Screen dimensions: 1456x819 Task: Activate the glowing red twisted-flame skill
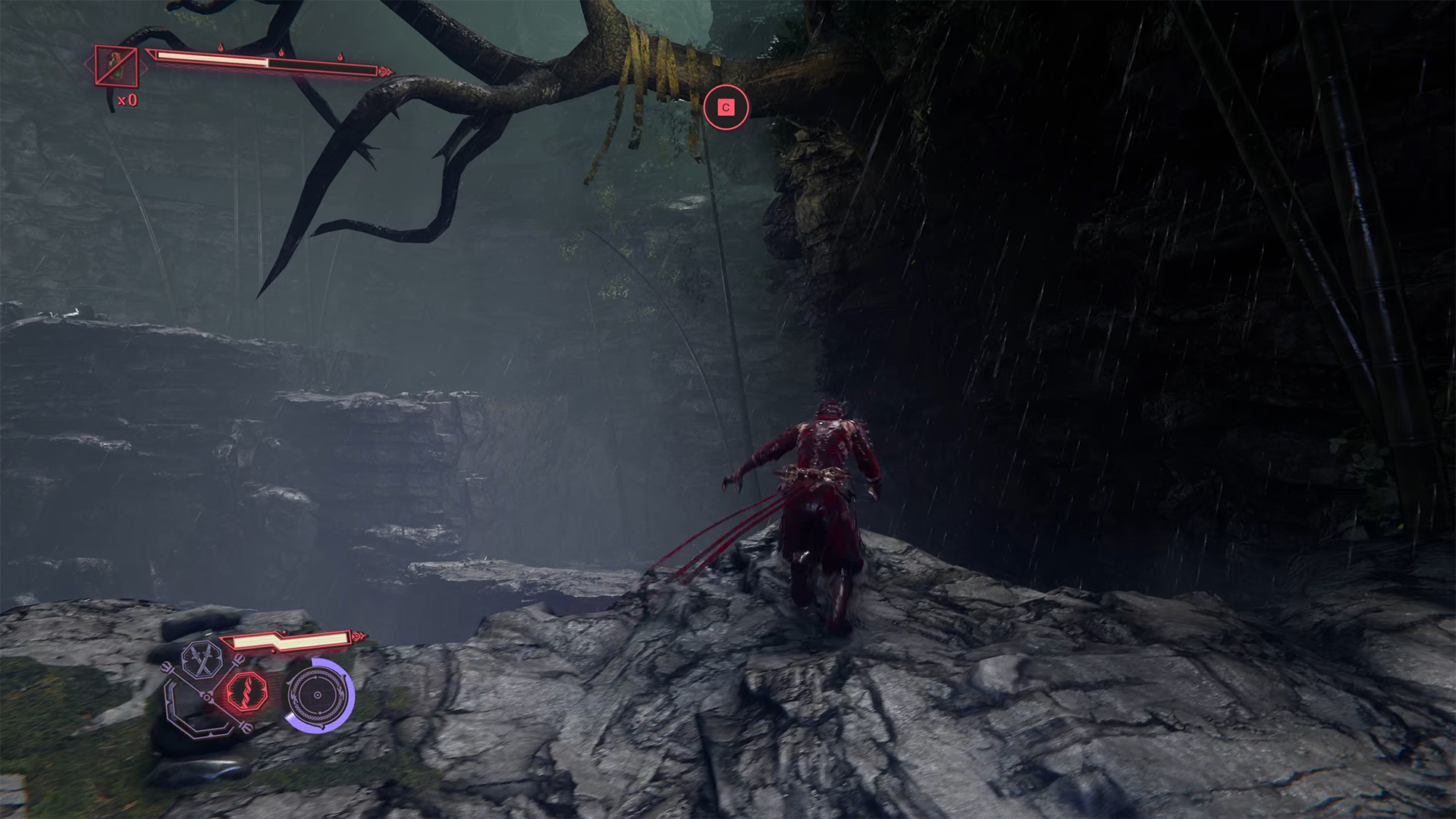pyautogui.click(x=247, y=691)
